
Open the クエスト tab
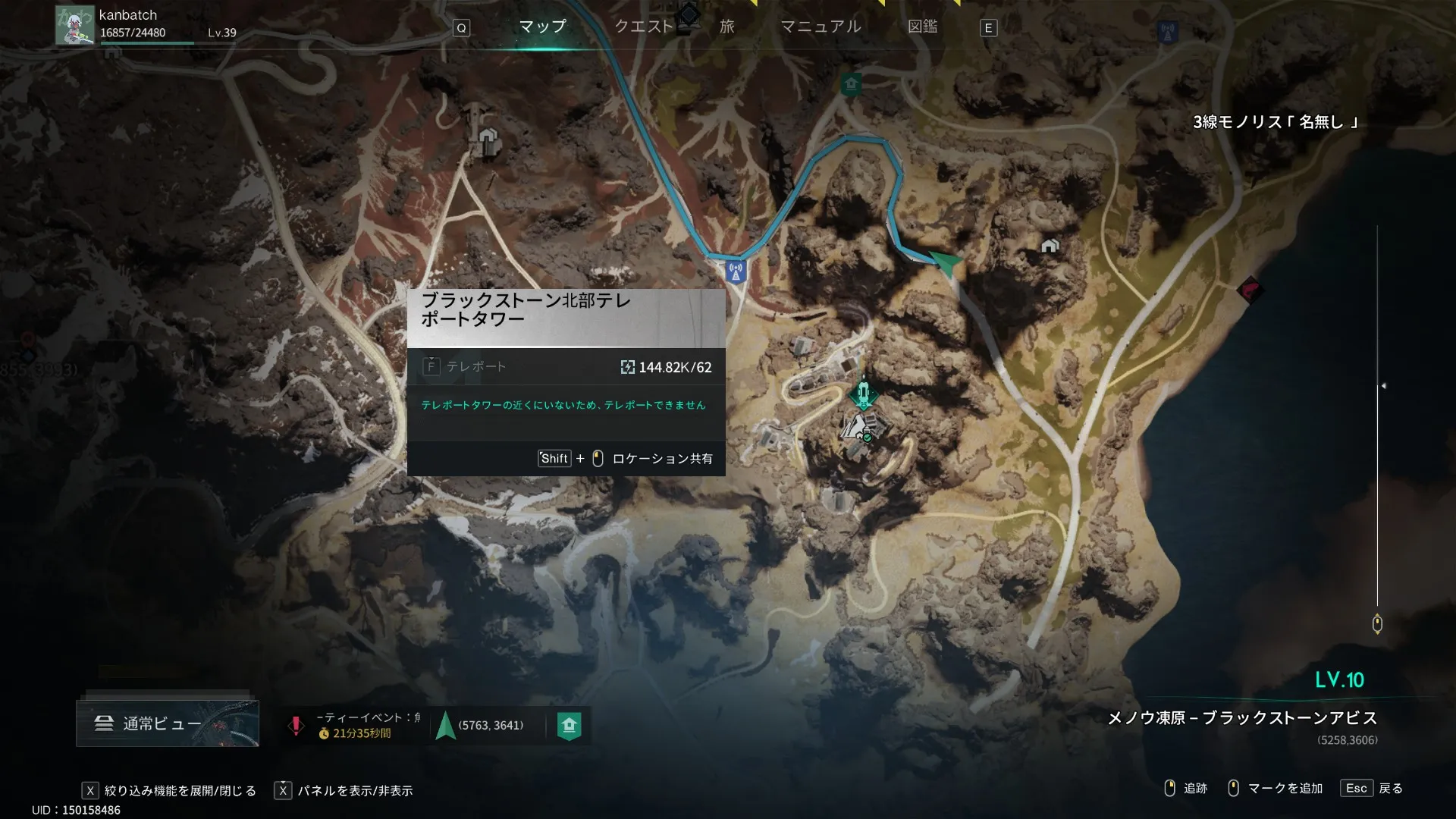(x=643, y=27)
